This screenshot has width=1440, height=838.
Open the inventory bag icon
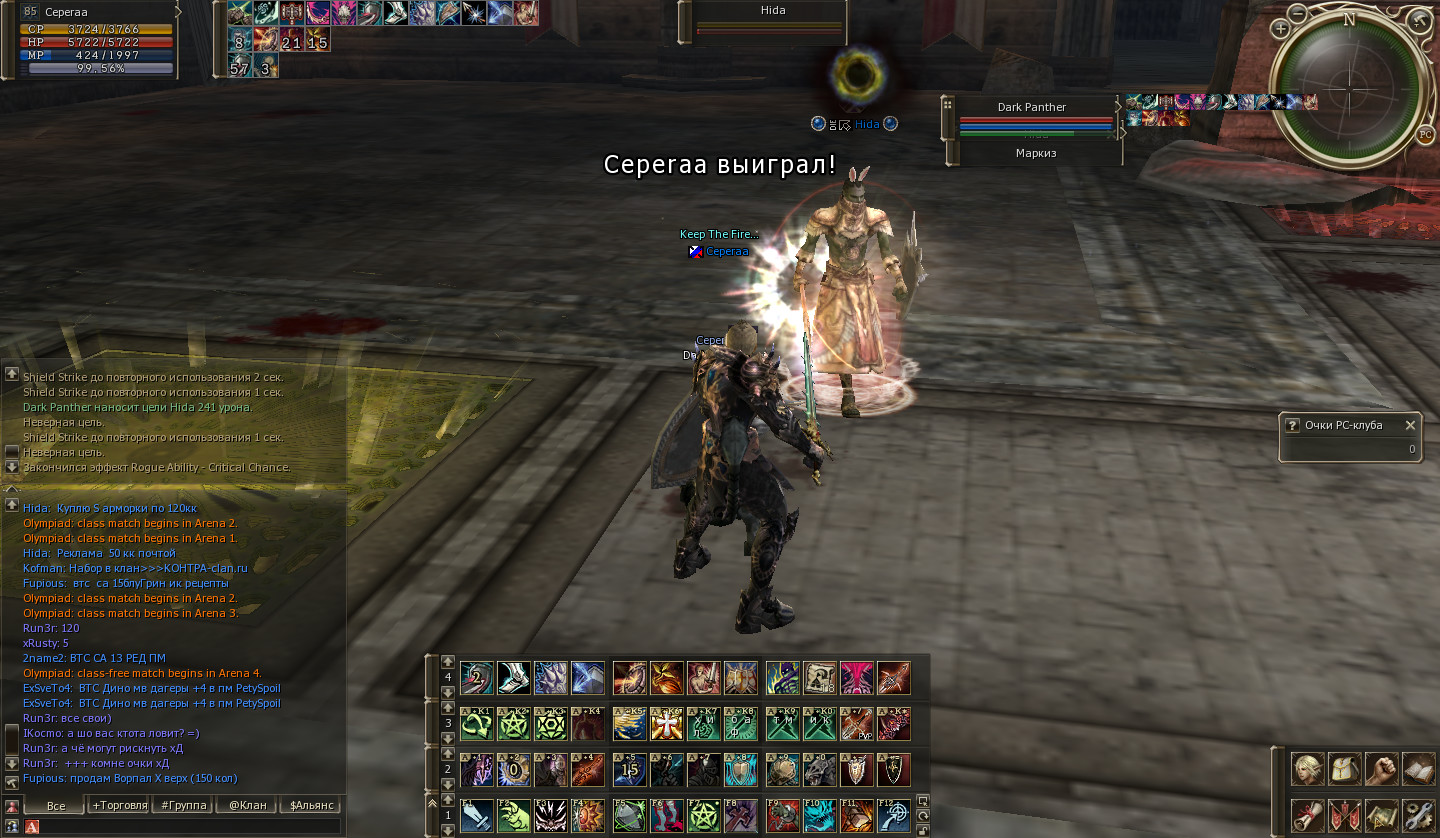[x=1345, y=769]
